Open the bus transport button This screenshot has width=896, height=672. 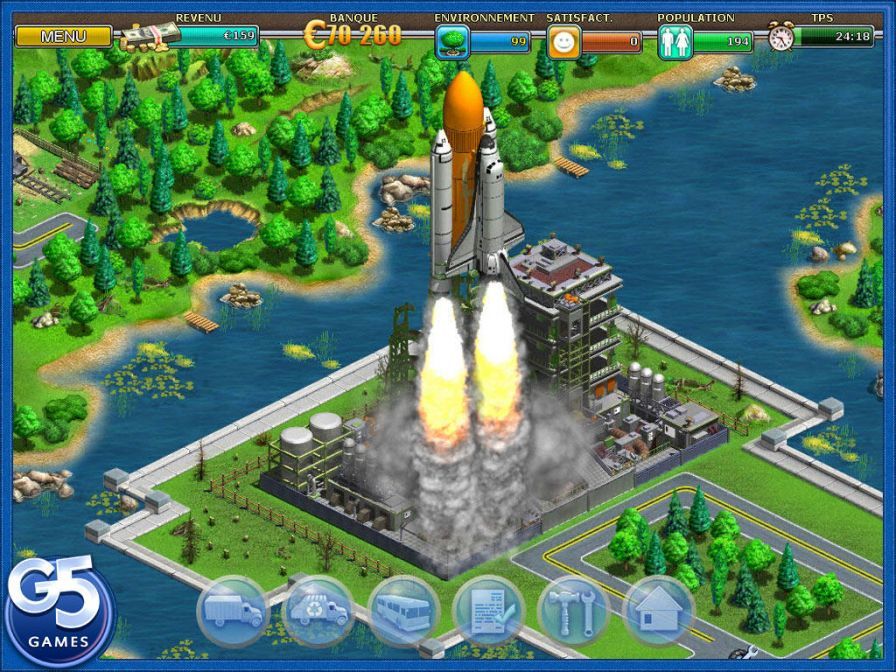pos(402,610)
